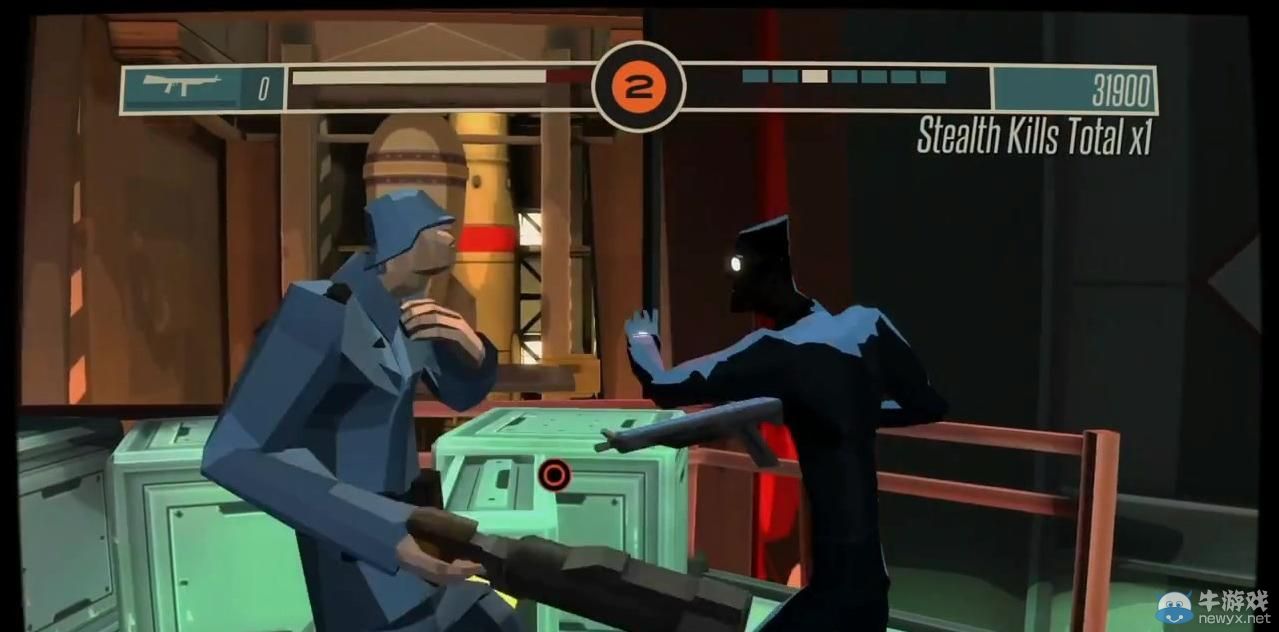
Task: Open the newyx.net watermark logo
Action: click(x=1211, y=606)
